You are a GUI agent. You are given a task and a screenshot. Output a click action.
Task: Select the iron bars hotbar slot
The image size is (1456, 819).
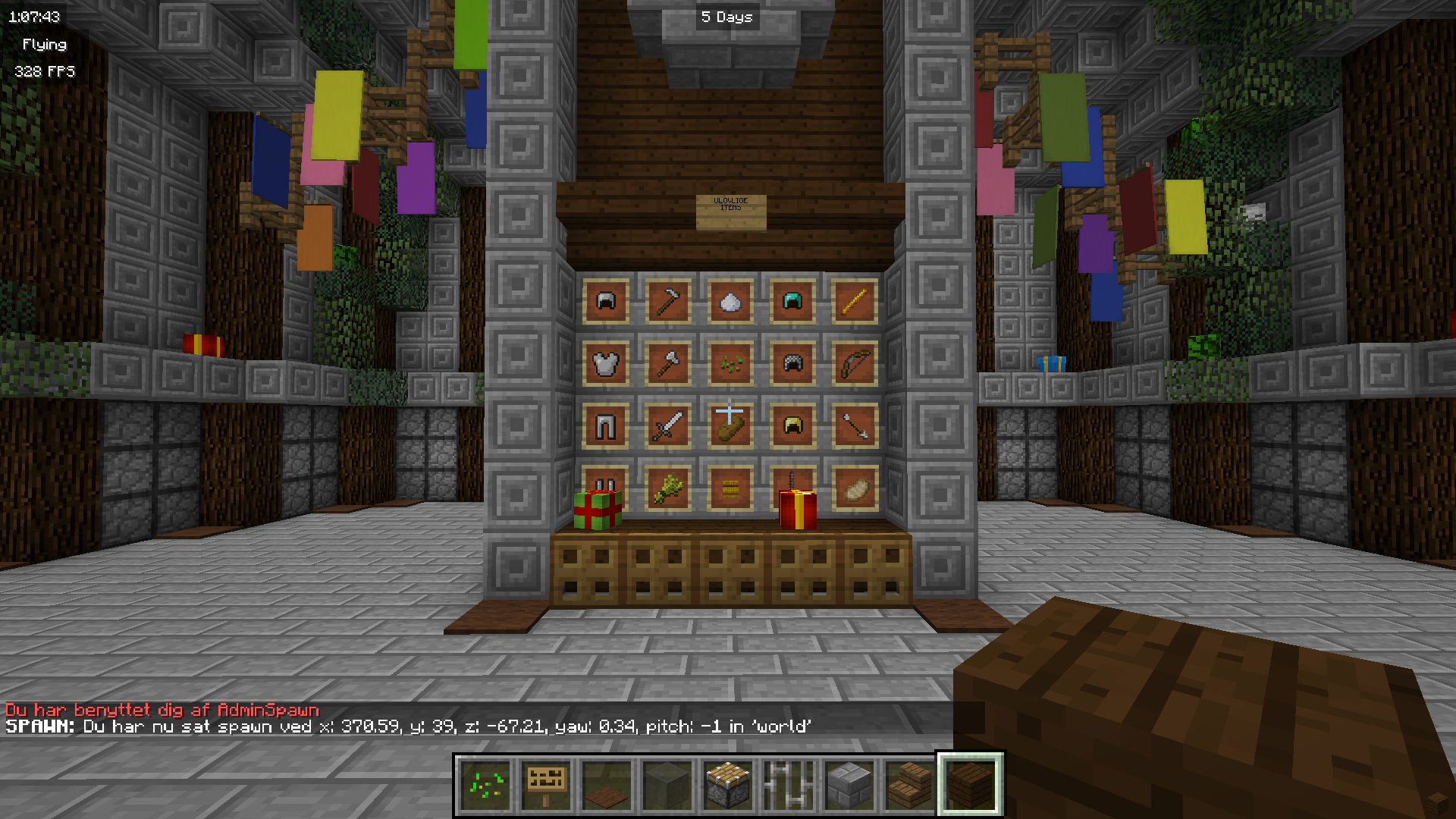click(787, 783)
